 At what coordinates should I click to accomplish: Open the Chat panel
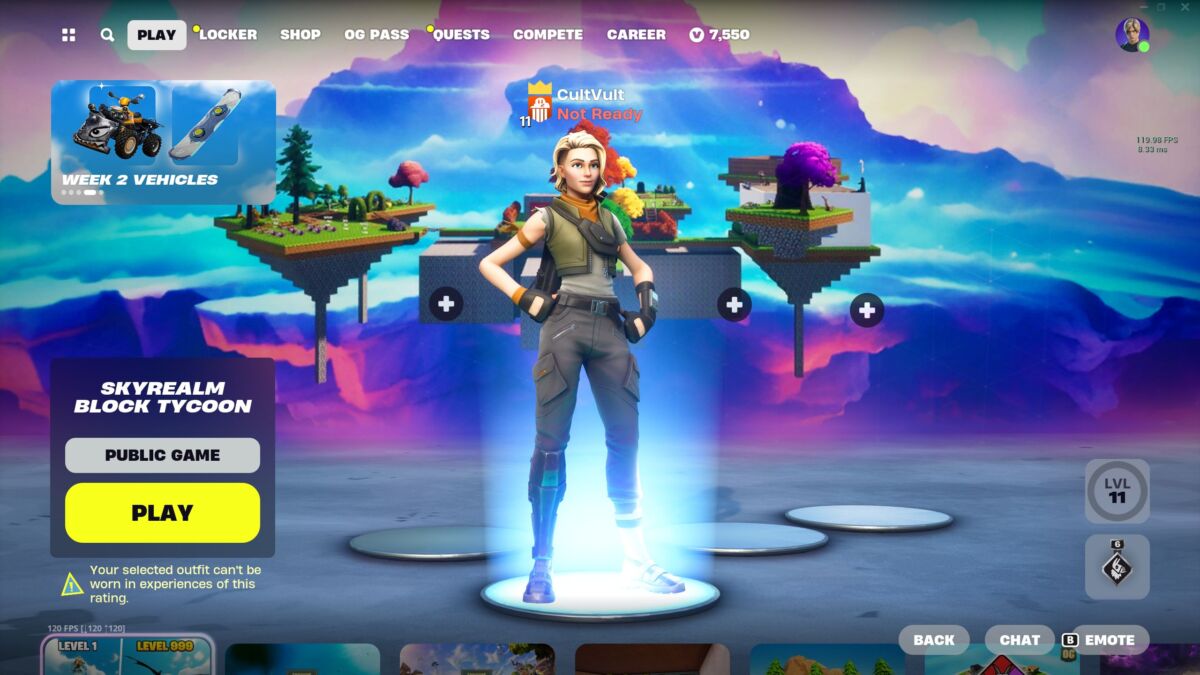pyautogui.click(x=1019, y=640)
